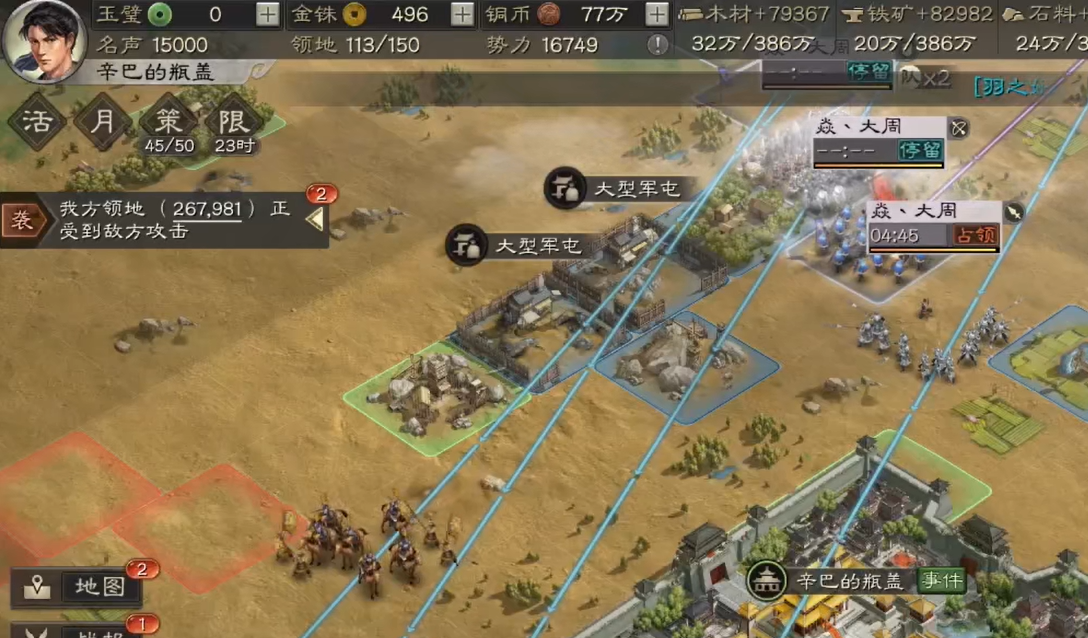Viewport: 1088px width, 638px height.
Task: Open the 月 diamond menu
Action: coord(103,123)
